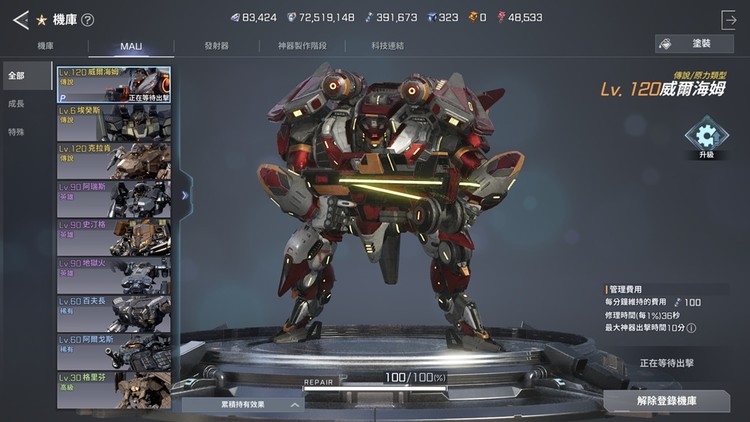Open the help icon beside 機庫 title
Image resolution: width=750 pixels, height=422 pixels.
87,19
